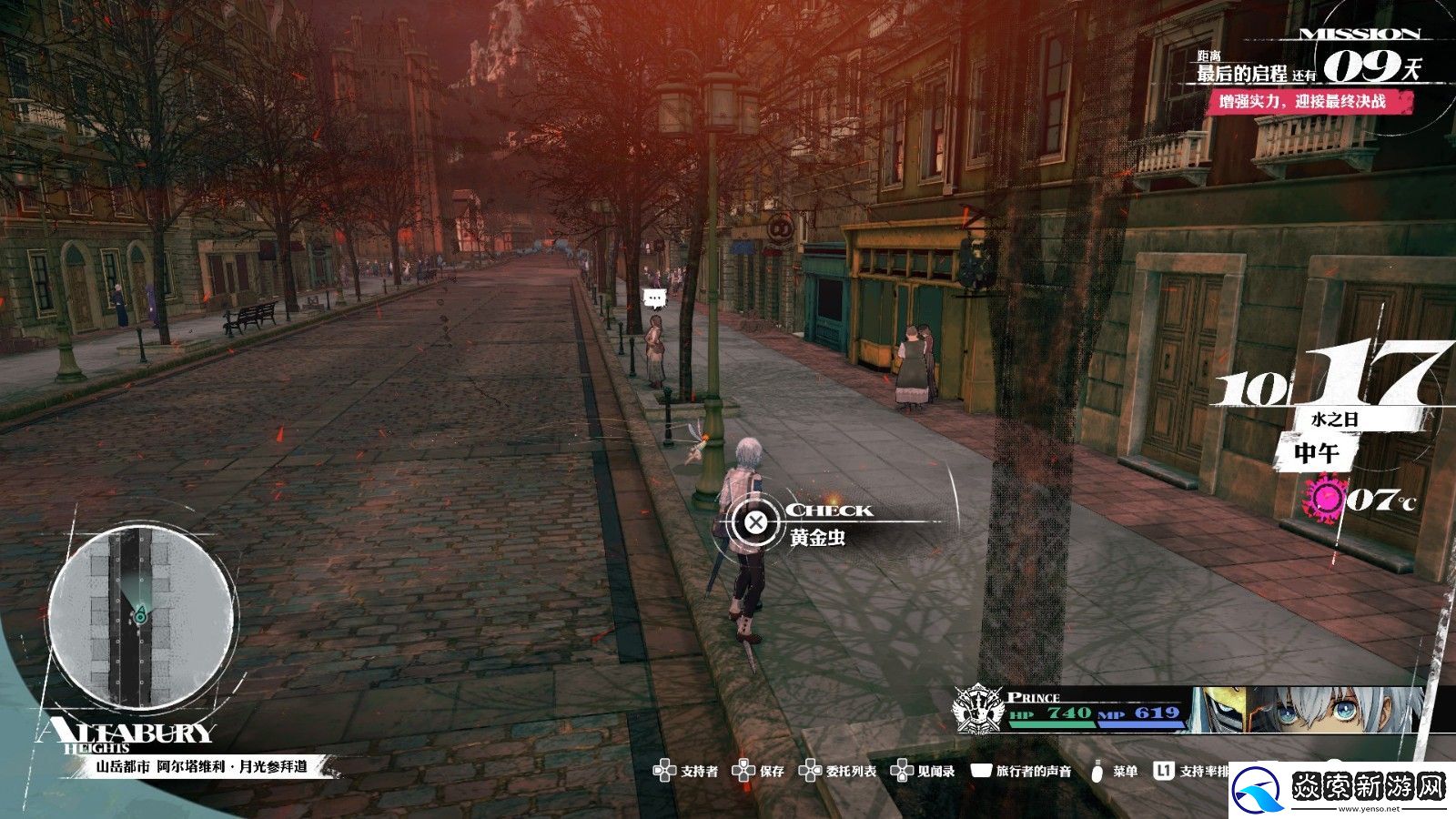Open the 菜单 main menu
1456x819 pixels.
point(1114,771)
